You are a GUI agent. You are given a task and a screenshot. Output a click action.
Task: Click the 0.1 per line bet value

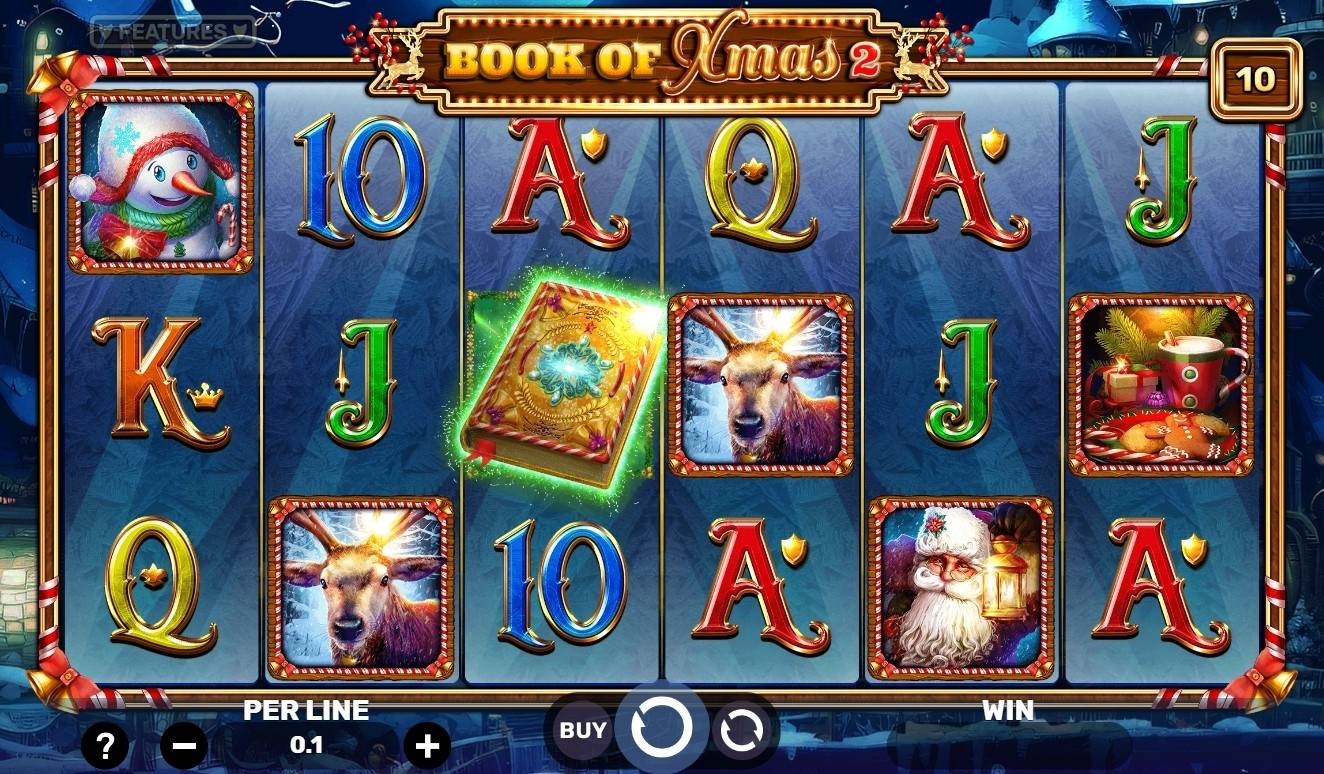coord(307,743)
